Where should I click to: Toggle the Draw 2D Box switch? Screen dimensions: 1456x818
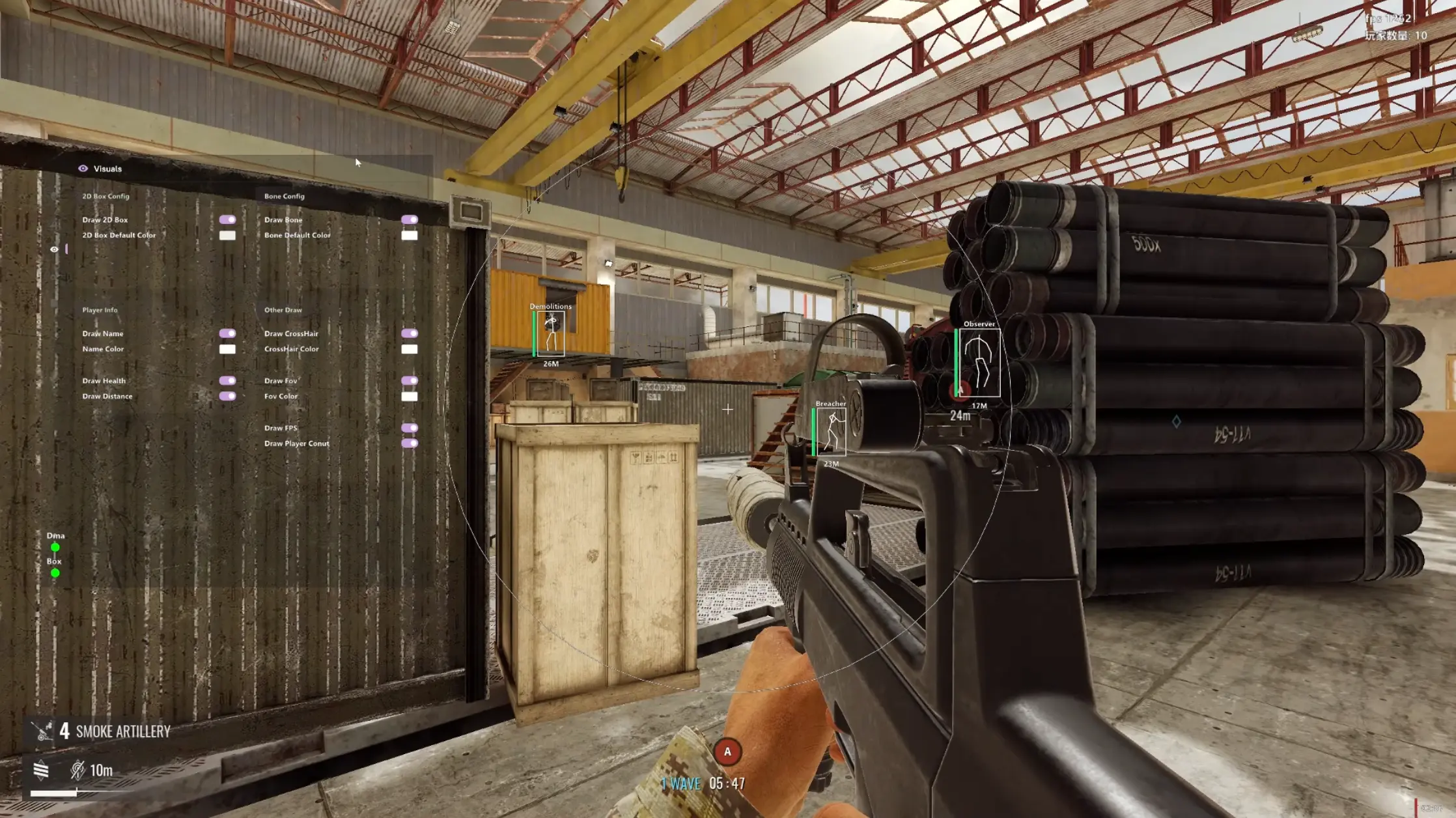(227, 219)
